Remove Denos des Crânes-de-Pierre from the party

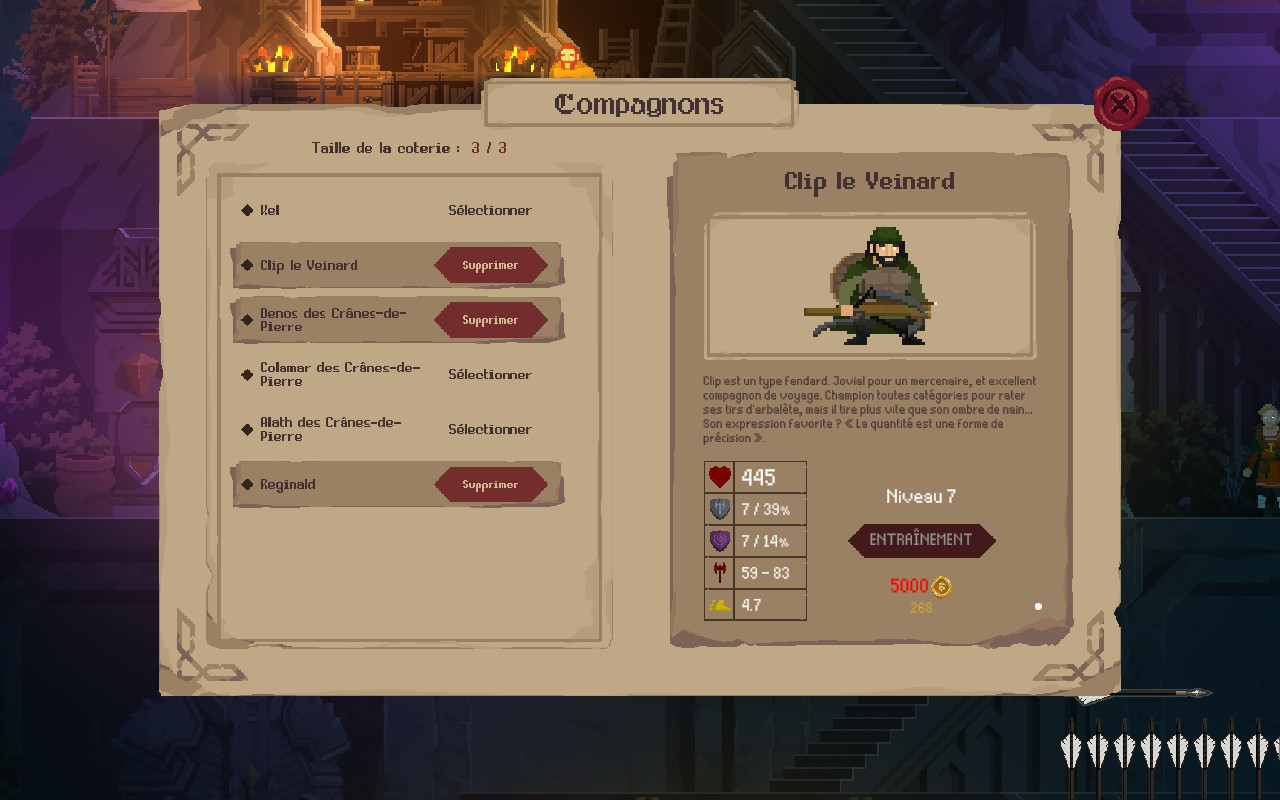[490, 321]
